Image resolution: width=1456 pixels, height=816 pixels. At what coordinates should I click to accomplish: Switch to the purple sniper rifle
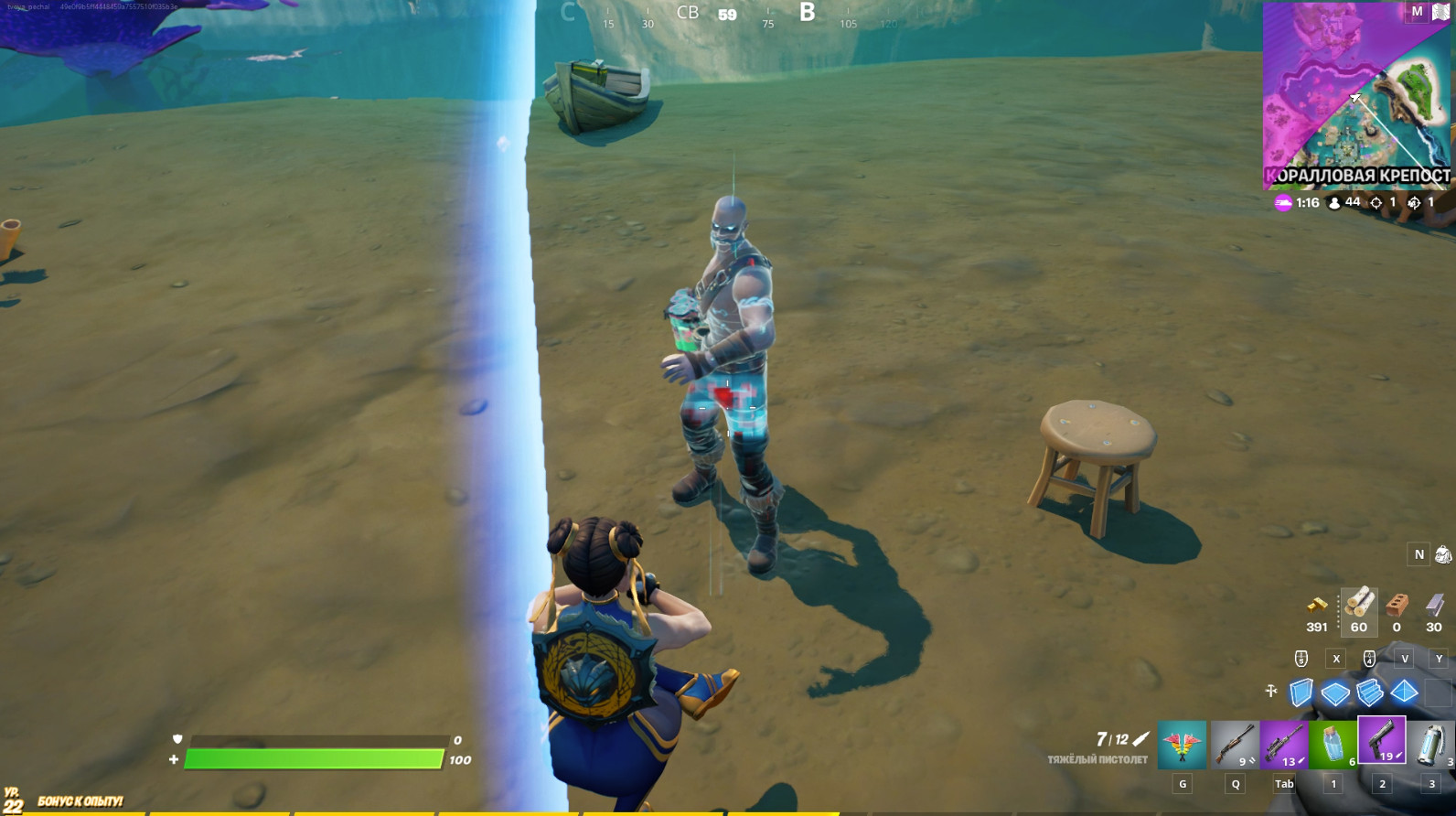point(1284,745)
